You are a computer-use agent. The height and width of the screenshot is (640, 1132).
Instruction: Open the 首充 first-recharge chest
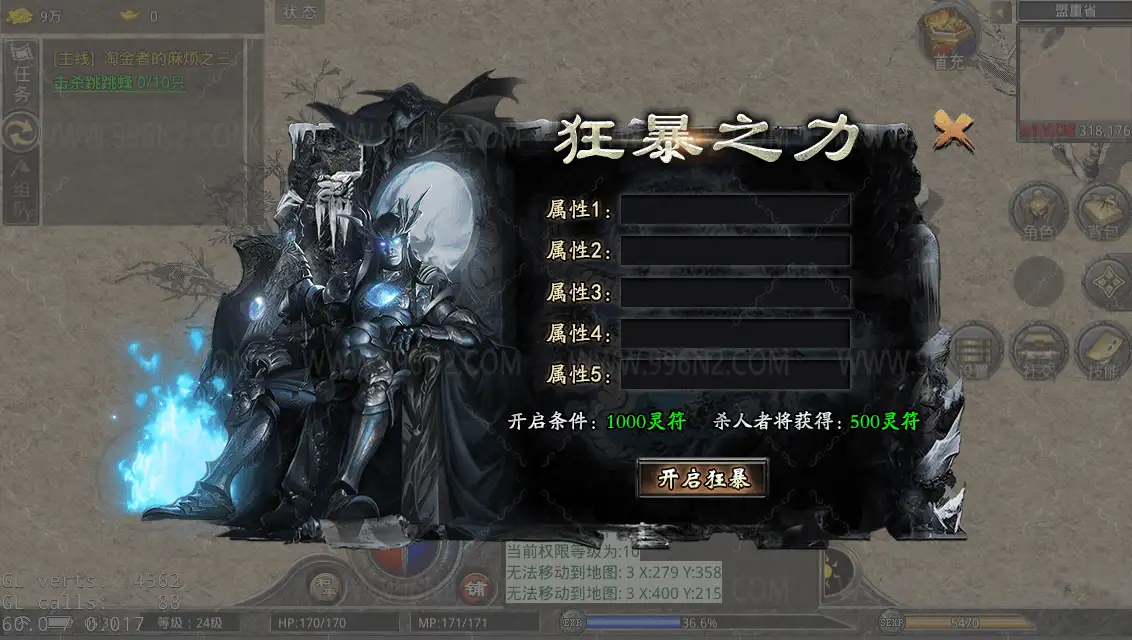click(946, 40)
